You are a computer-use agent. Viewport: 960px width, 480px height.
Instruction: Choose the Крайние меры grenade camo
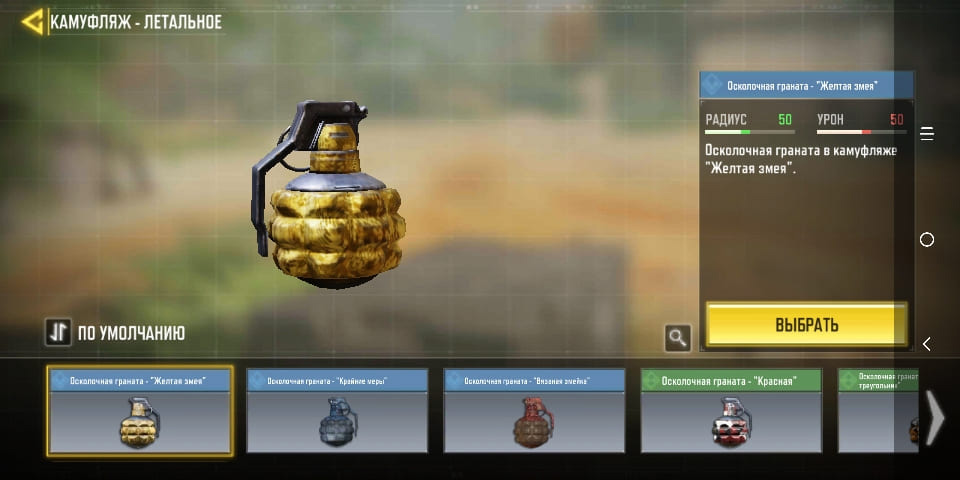coord(337,411)
